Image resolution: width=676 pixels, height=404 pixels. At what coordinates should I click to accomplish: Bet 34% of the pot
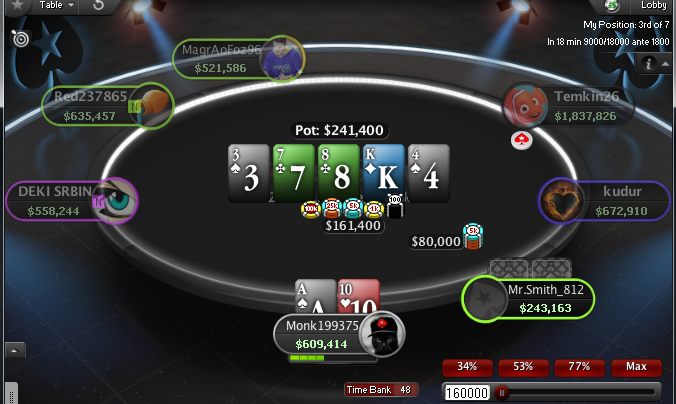(466, 367)
